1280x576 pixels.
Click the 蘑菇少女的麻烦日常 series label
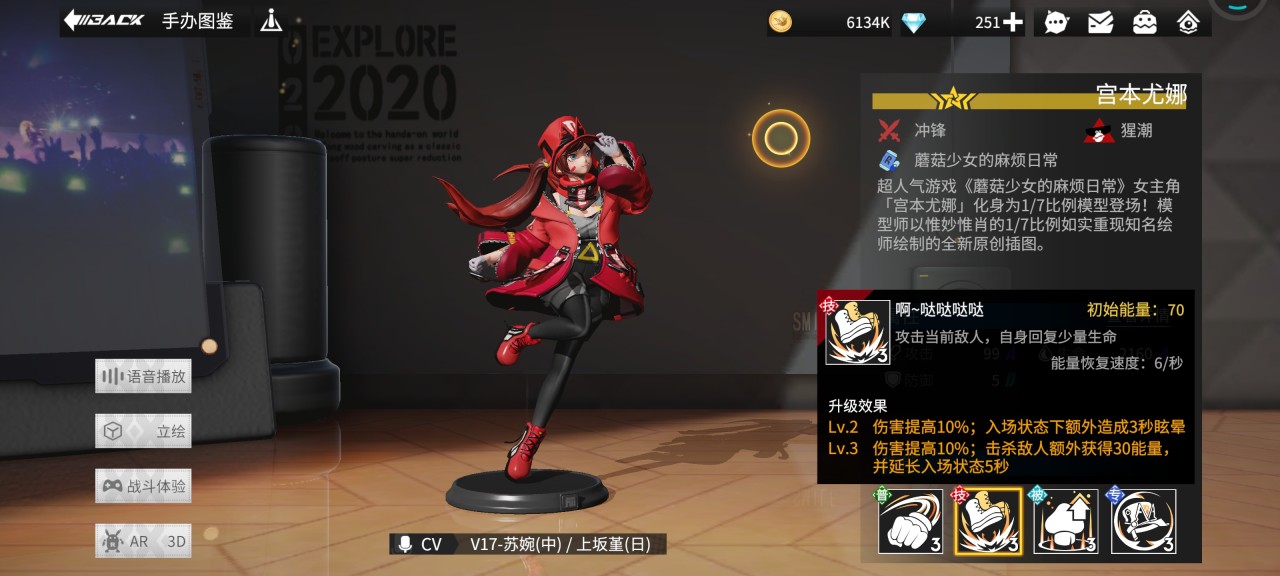tap(985, 160)
